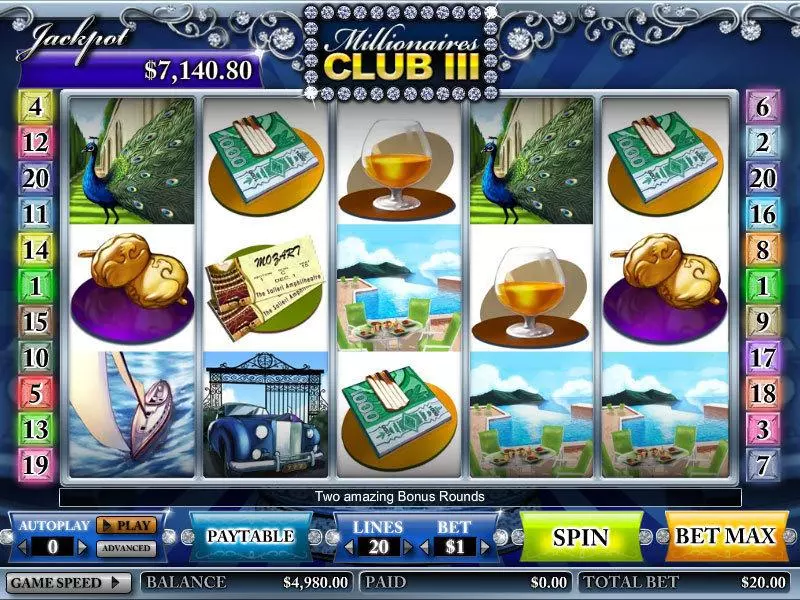800x600 pixels.
Task: Start autoplay with the PLAY button
Action: tap(126, 524)
